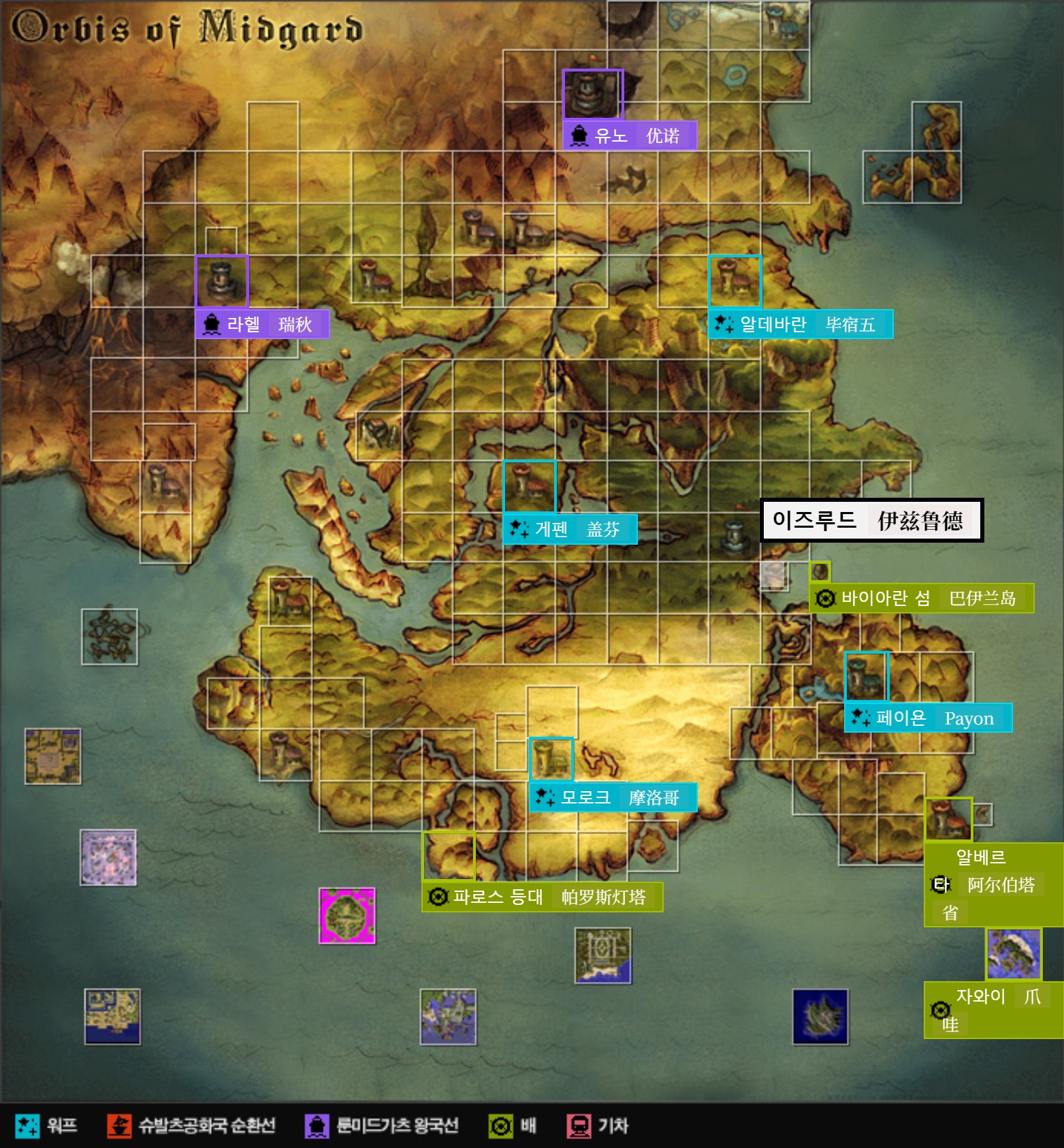Viewport: 1064px width, 1148px height.
Task: Select the Jawaii (자와이) ship label
Action: [x=993, y=1010]
